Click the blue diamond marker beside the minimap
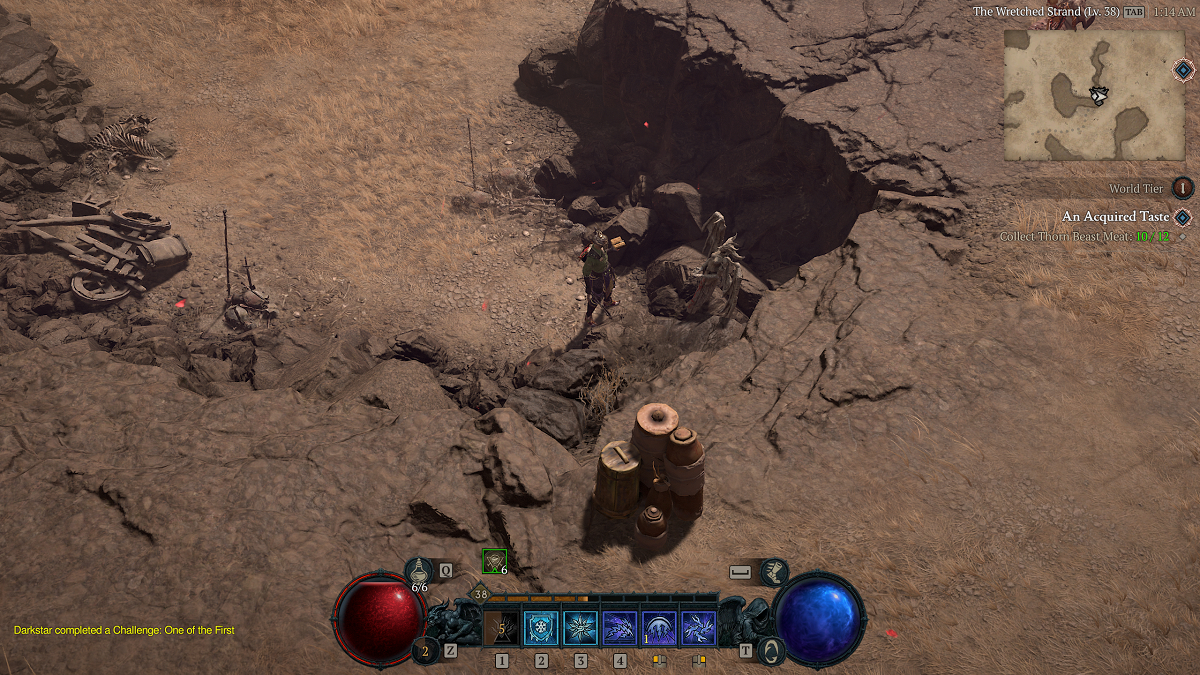 tap(1183, 70)
